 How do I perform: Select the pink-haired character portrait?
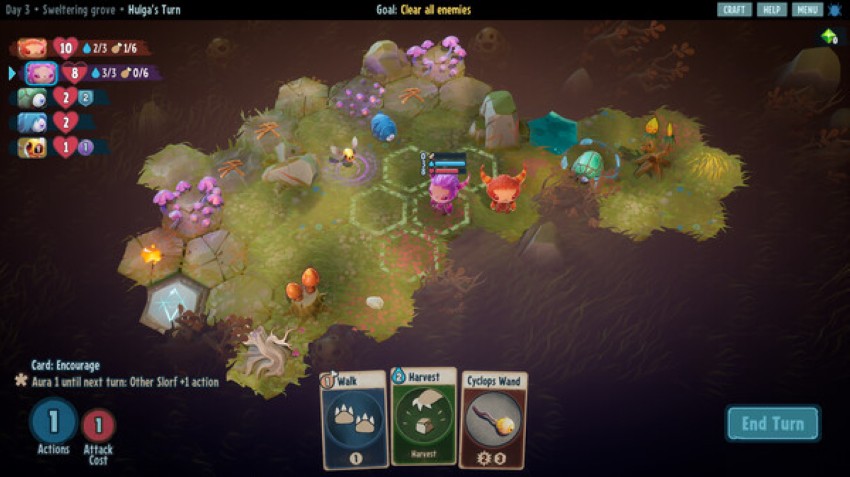click(41, 73)
